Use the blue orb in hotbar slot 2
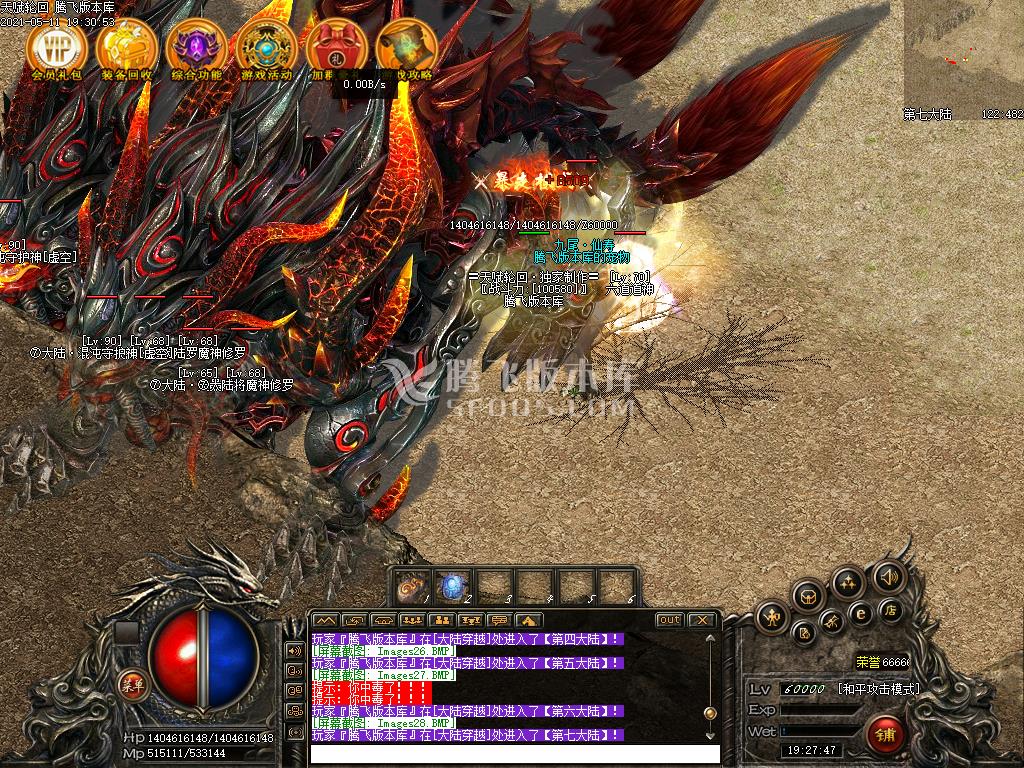The image size is (1024, 768). pos(453,586)
